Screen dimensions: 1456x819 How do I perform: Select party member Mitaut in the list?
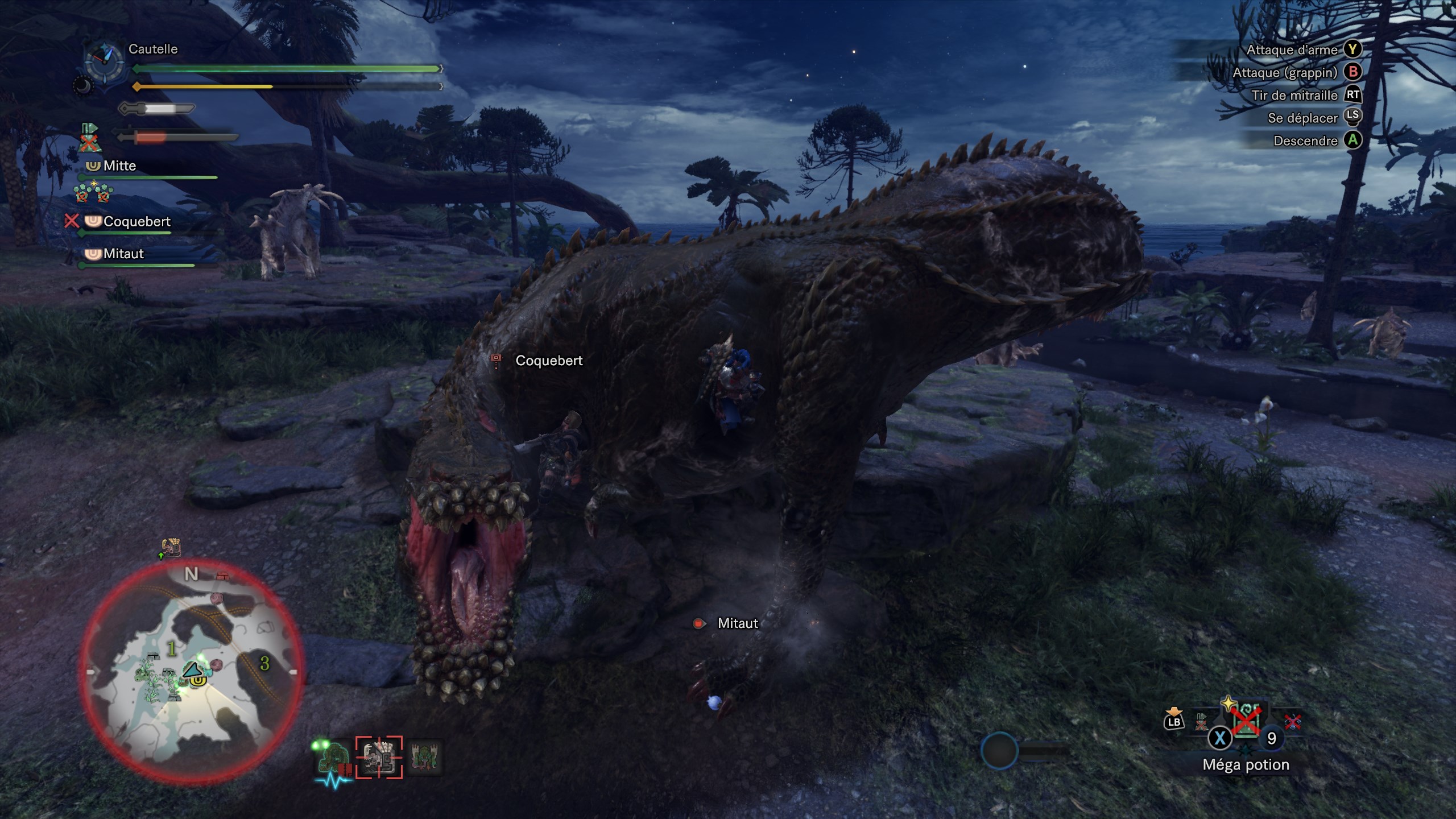click(x=123, y=254)
